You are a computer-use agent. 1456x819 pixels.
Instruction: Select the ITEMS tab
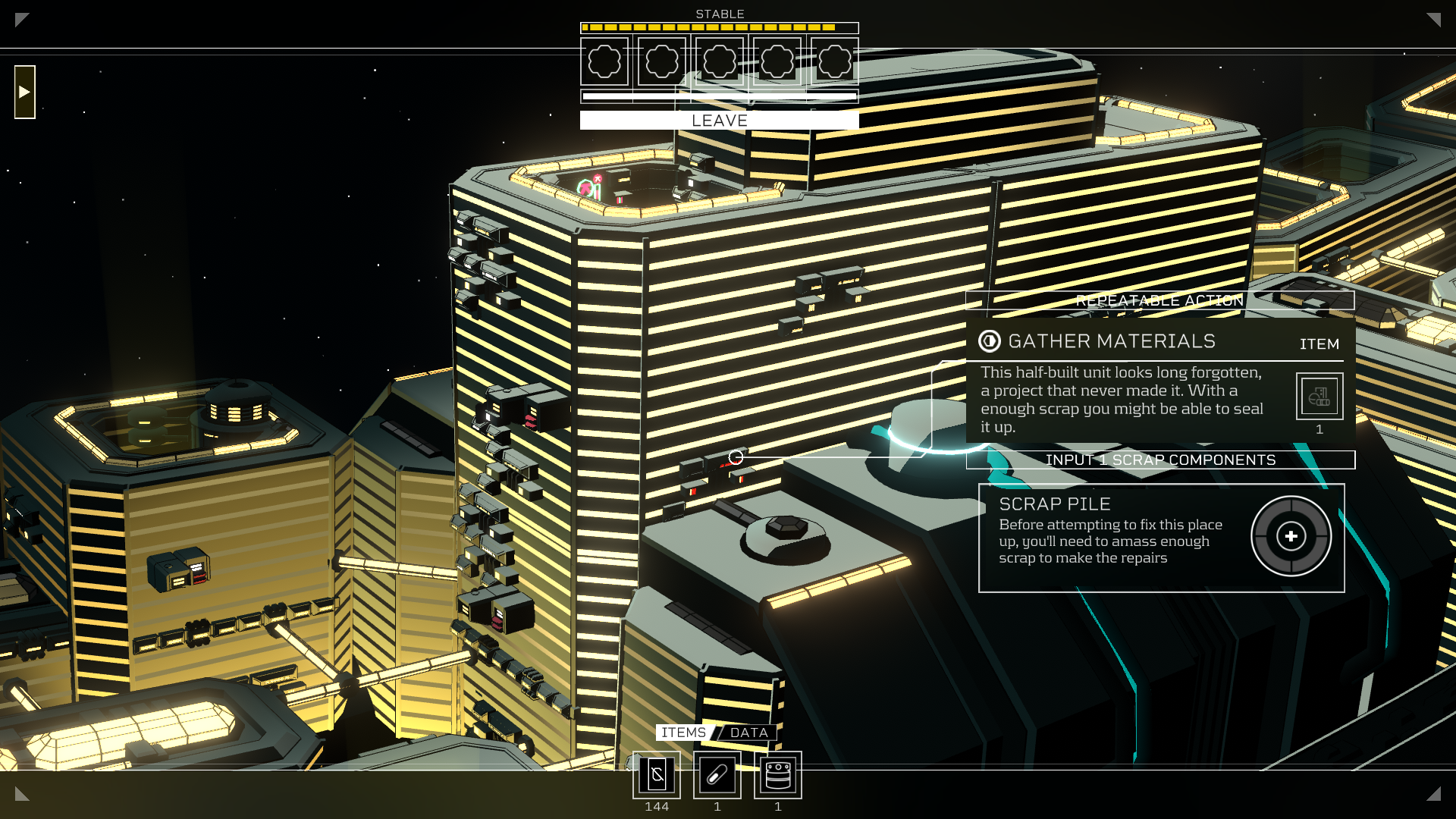point(682,733)
